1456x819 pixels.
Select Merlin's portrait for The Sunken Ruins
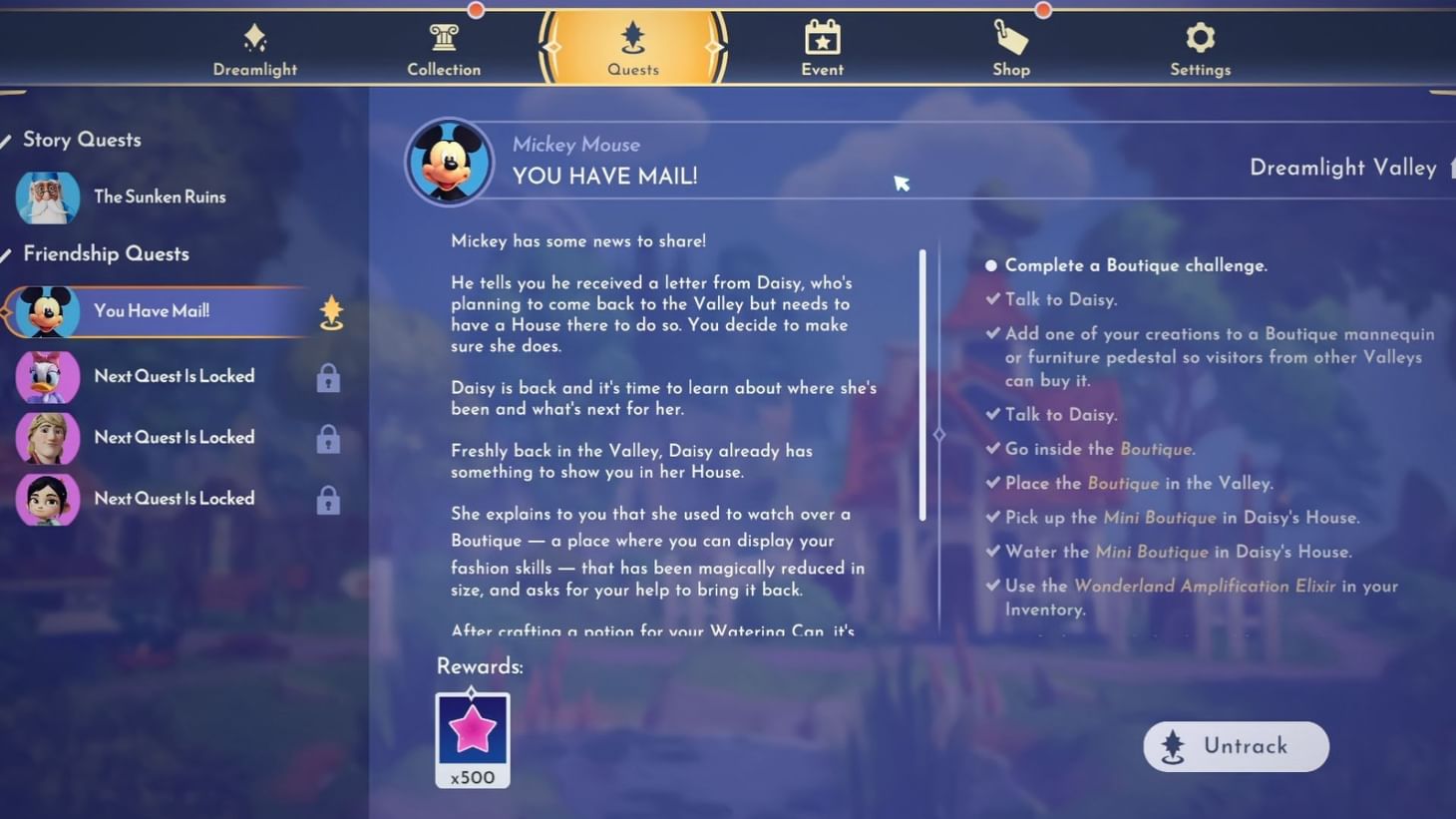[x=47, y=197]
